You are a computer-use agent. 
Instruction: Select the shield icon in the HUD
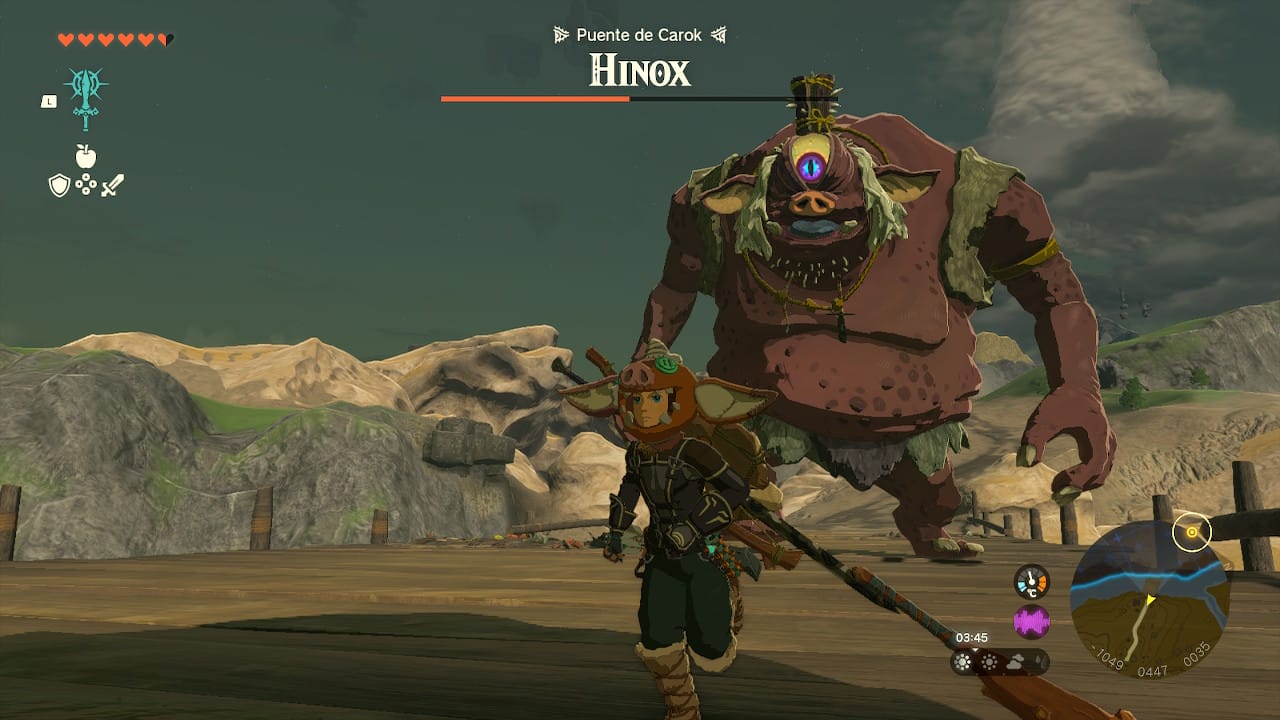pyautogui.click(x=59, y=185)
